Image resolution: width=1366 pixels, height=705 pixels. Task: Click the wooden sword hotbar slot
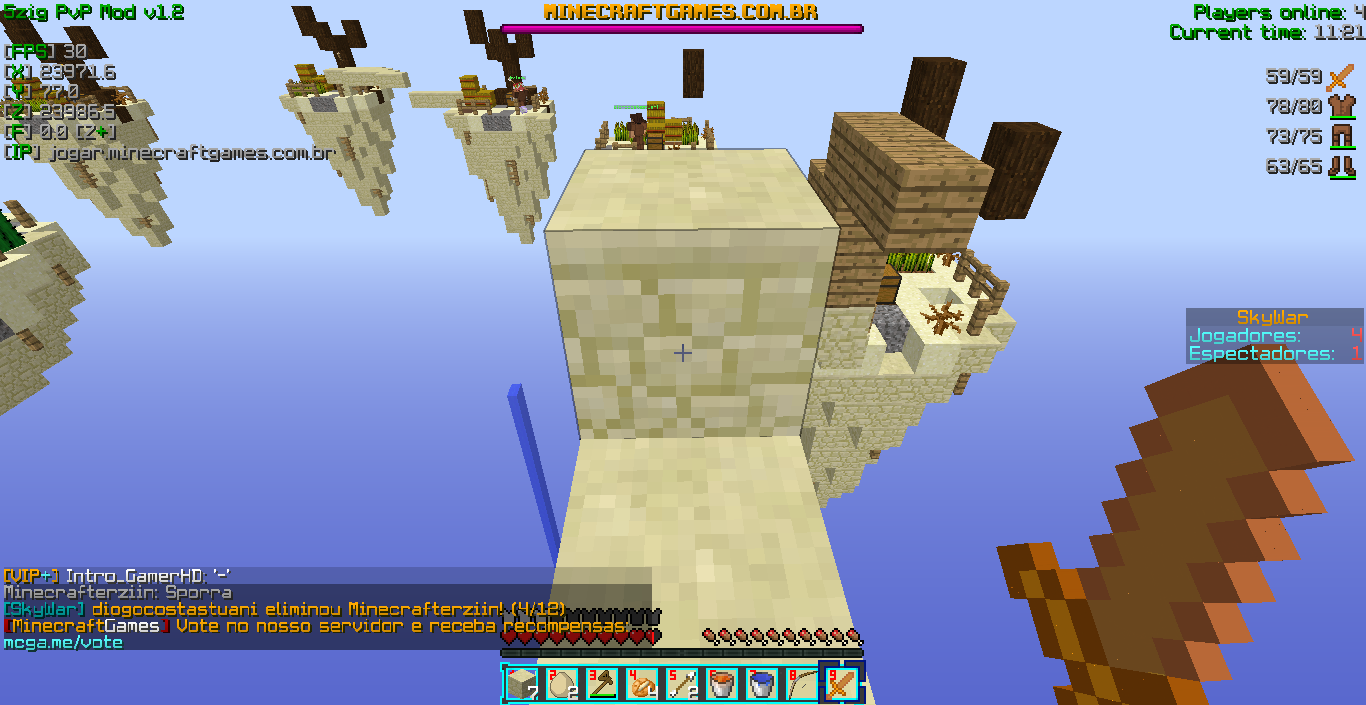click(841, 685)
